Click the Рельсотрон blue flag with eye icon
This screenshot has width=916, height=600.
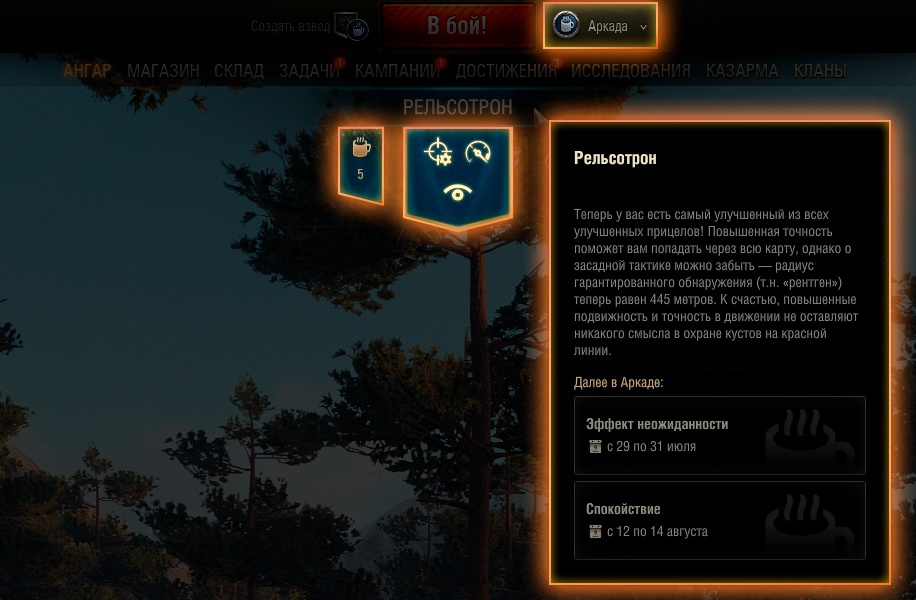(457, 175)
